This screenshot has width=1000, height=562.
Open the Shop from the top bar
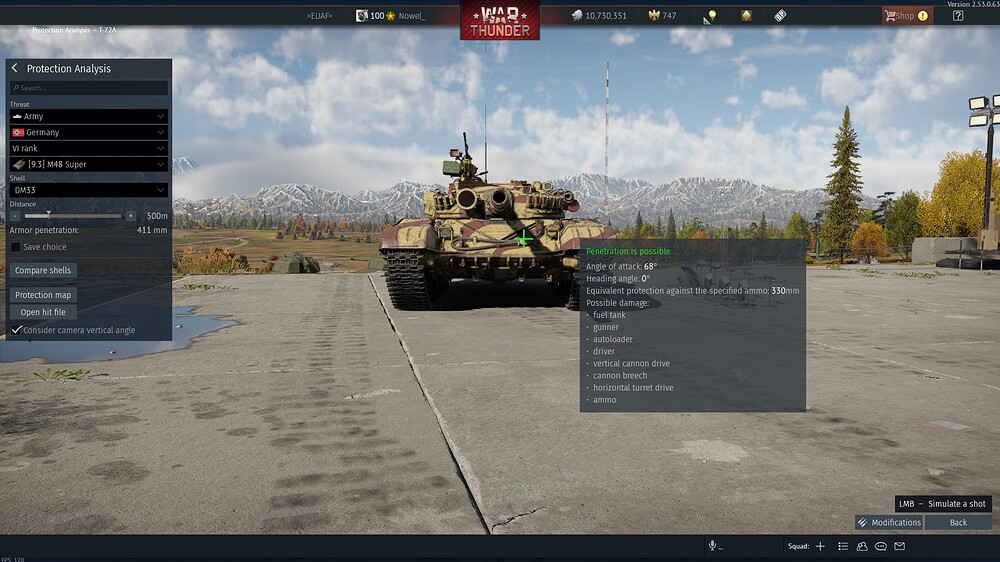pyautogui.click(x=905, y=16)
